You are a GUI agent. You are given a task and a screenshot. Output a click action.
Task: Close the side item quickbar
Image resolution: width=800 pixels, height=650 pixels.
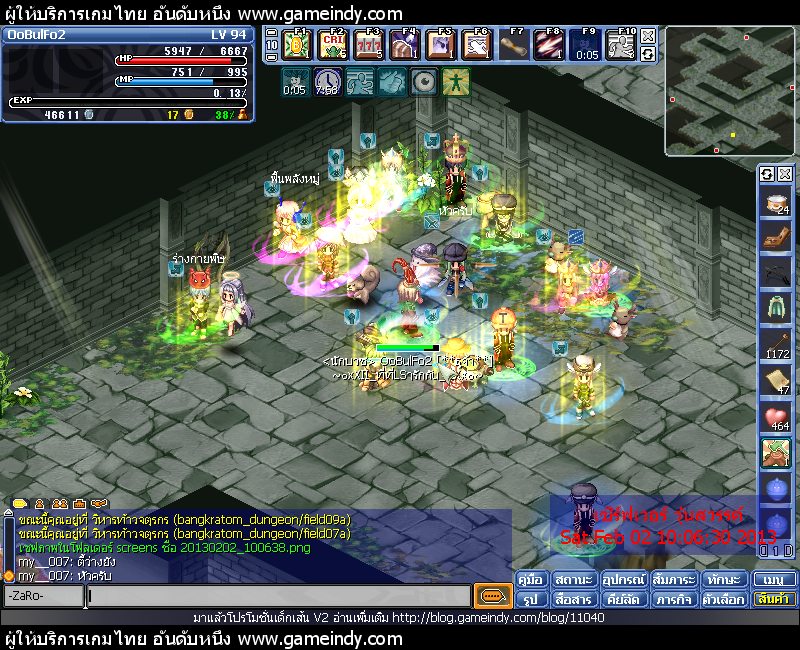coord(783,174)
